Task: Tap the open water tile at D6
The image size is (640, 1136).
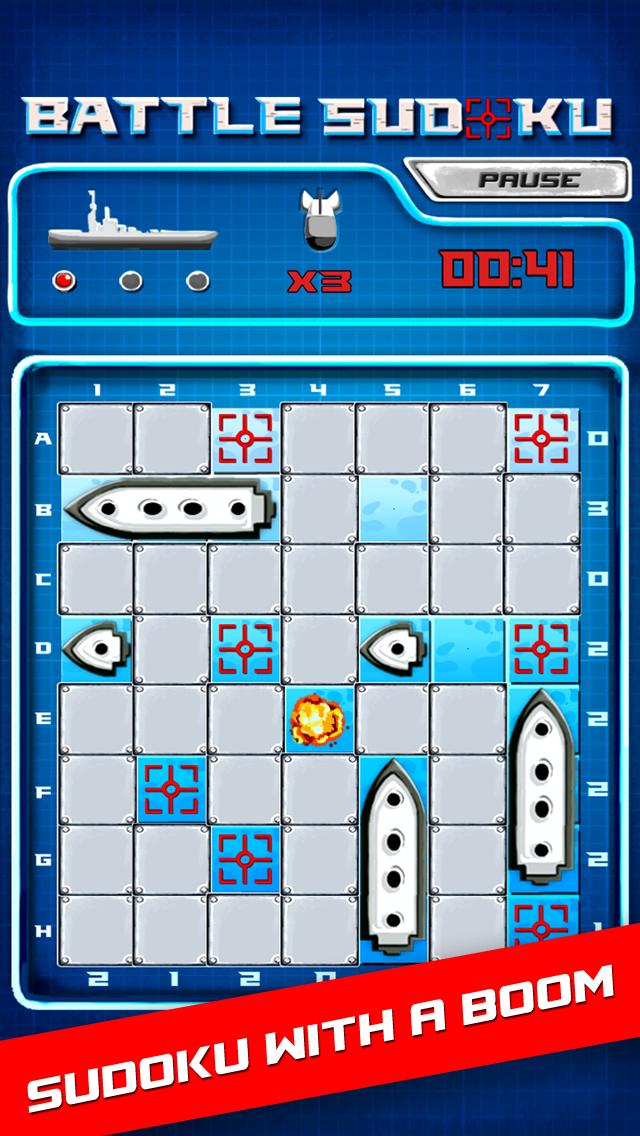Action: pos(468,648)
